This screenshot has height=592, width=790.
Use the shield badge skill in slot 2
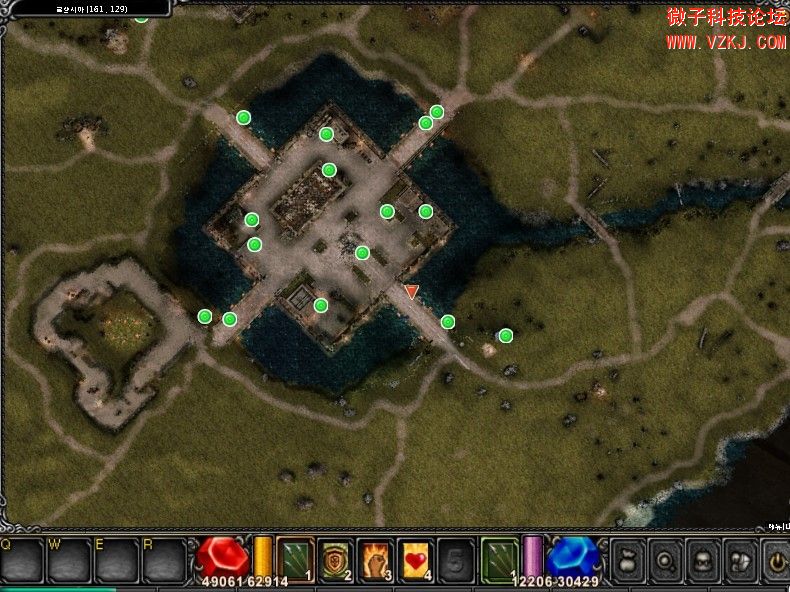pos(336,558)
